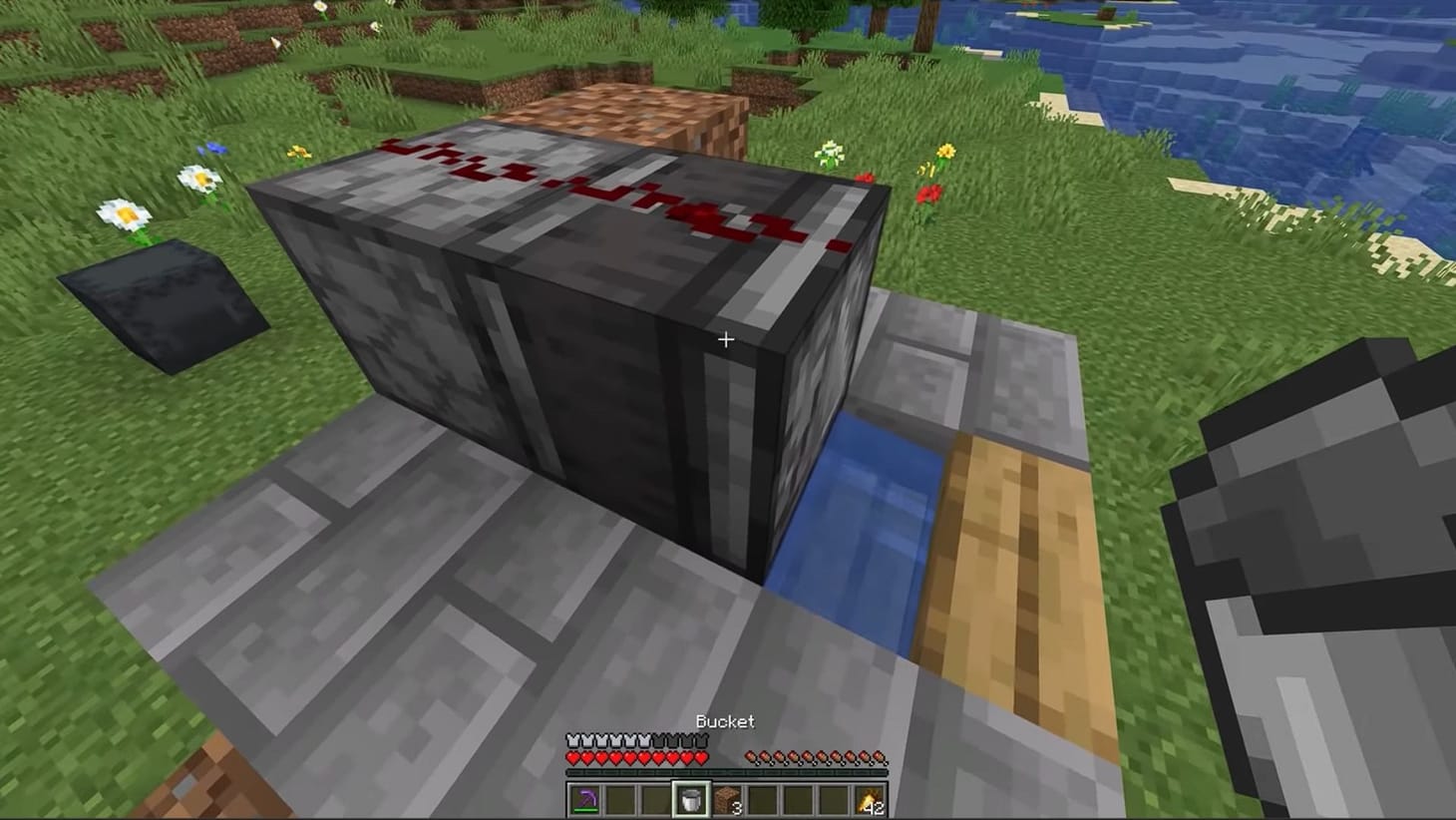The image size is (1456, 820).
Task: Click the first drumstick on the hunger bar
Action: [x=751, y=757]
